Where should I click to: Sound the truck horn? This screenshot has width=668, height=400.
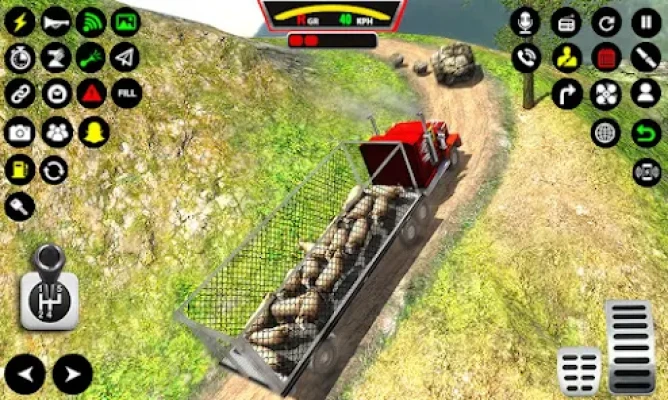(x=55, y=21)
